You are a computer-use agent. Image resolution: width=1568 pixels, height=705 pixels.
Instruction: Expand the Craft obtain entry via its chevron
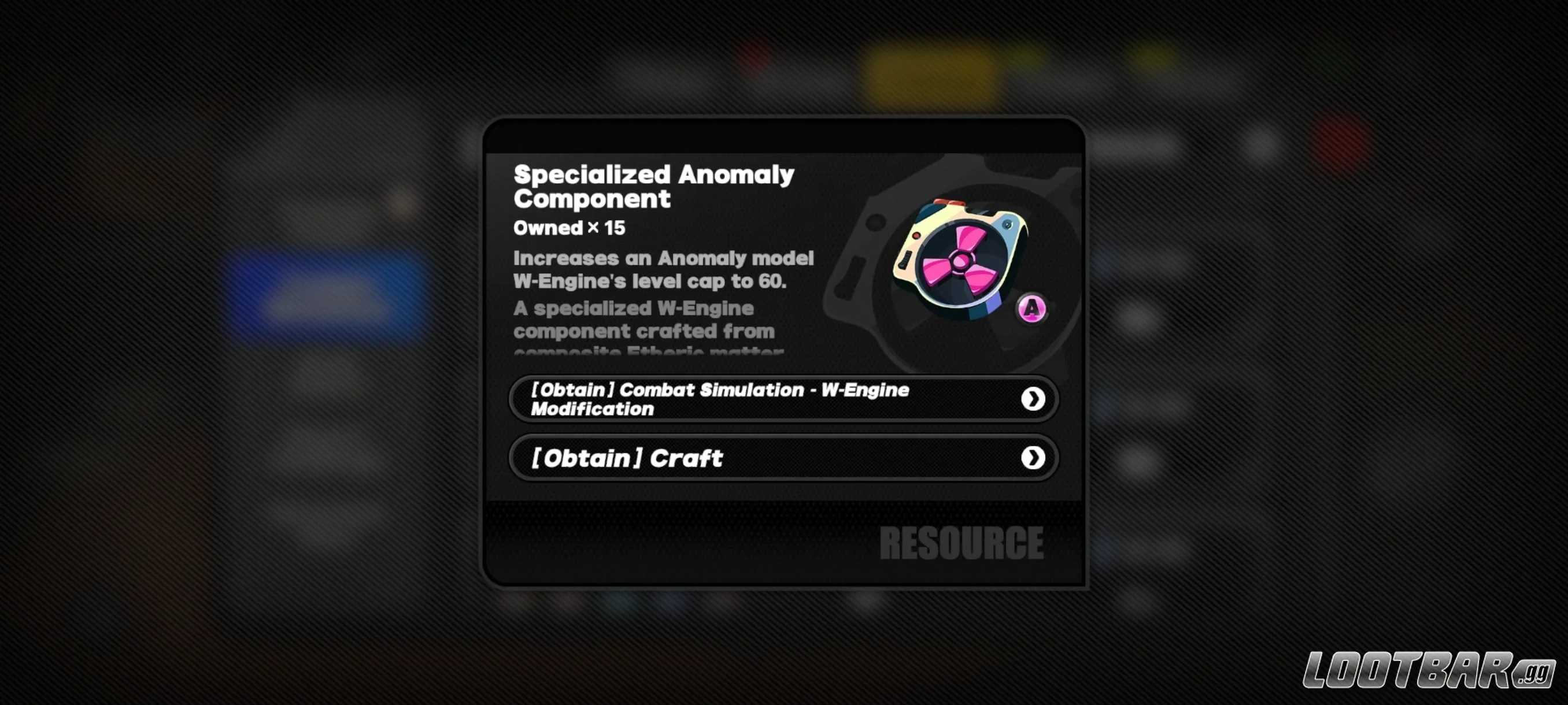coord(1033,458)
